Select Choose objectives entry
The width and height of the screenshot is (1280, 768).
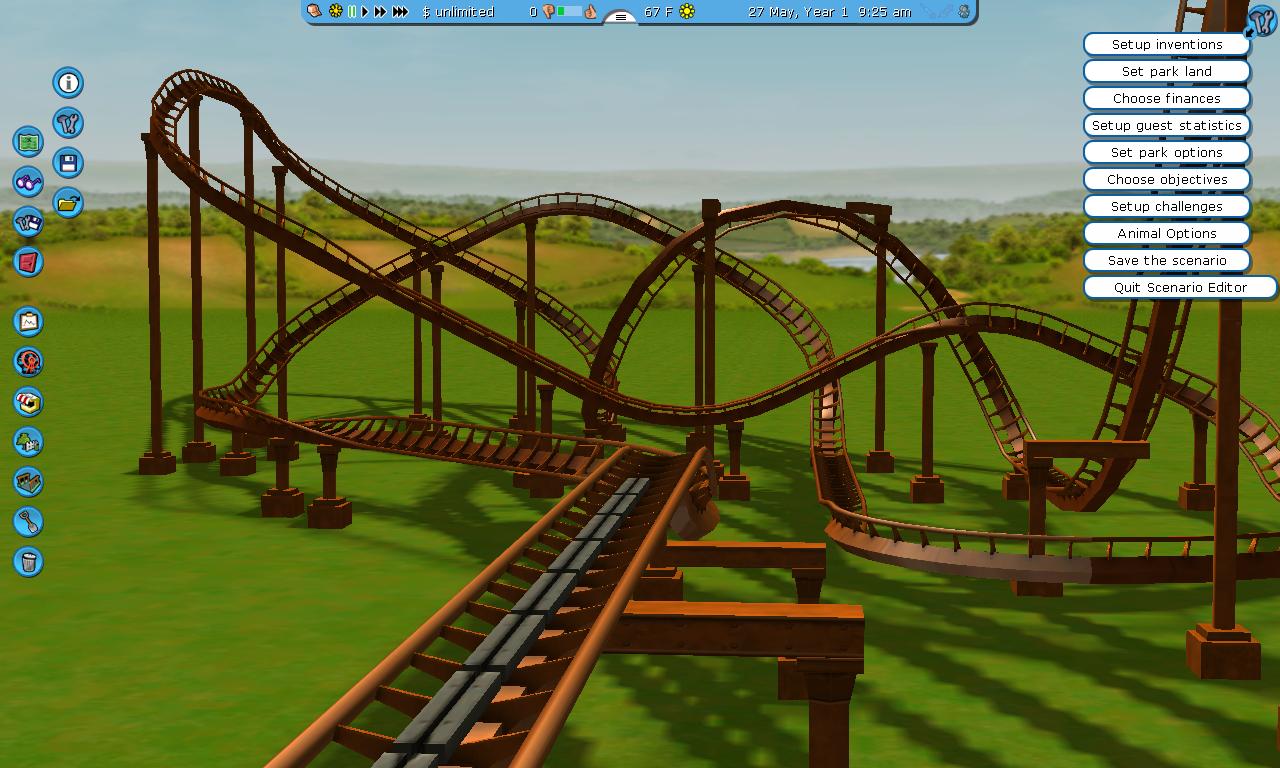tap(1166, 179)
